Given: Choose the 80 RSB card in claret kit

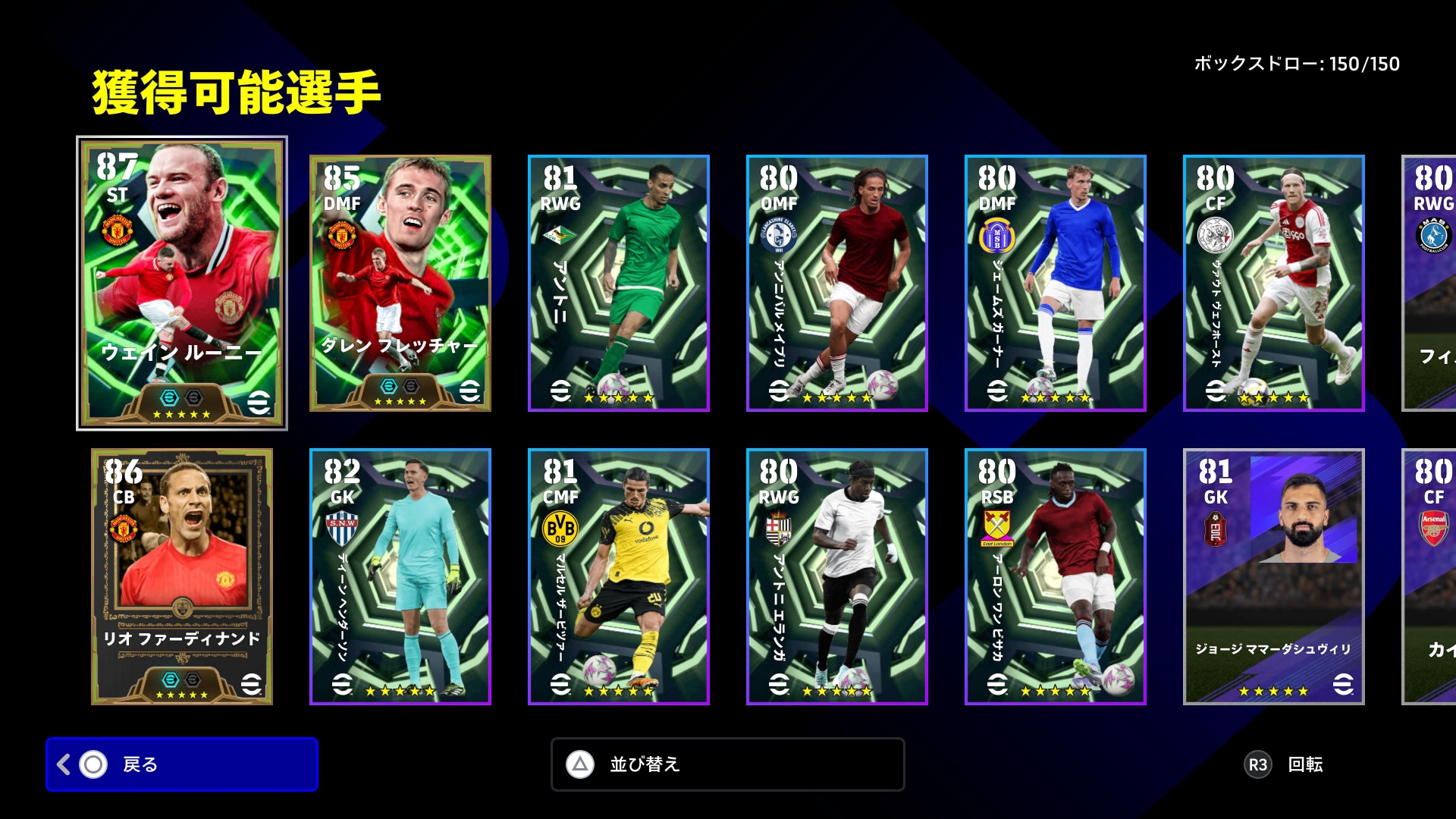Looking at the screenshot, I should click(1056, 576).
